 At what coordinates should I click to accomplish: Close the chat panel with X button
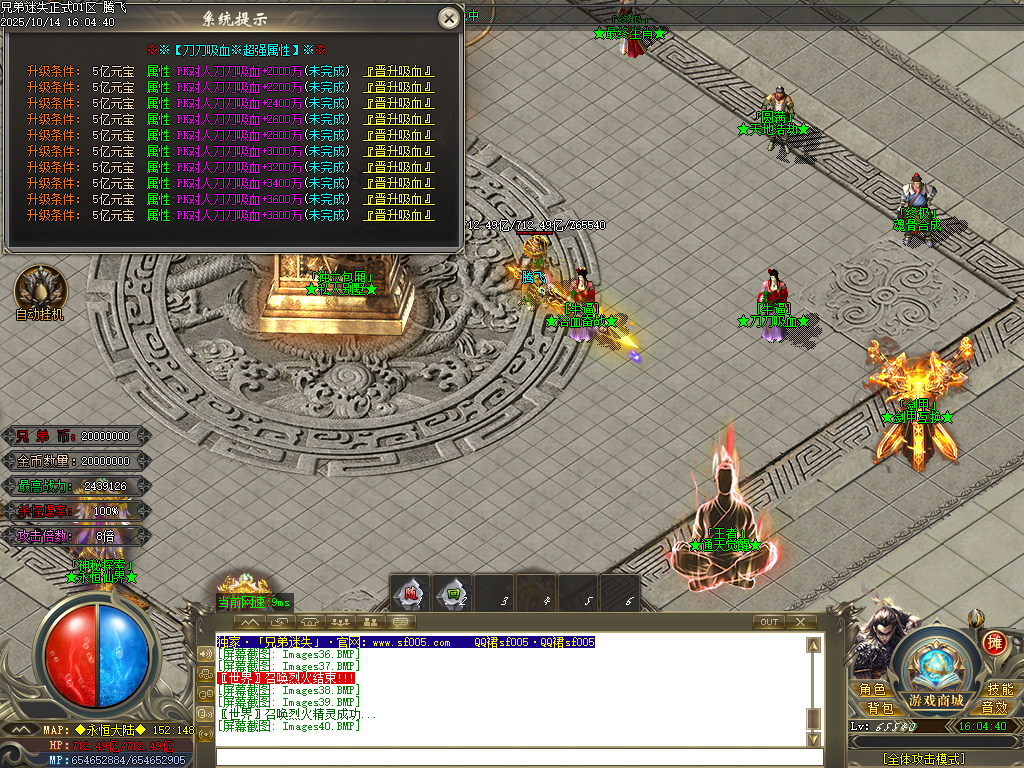click(x=800, y=622)
